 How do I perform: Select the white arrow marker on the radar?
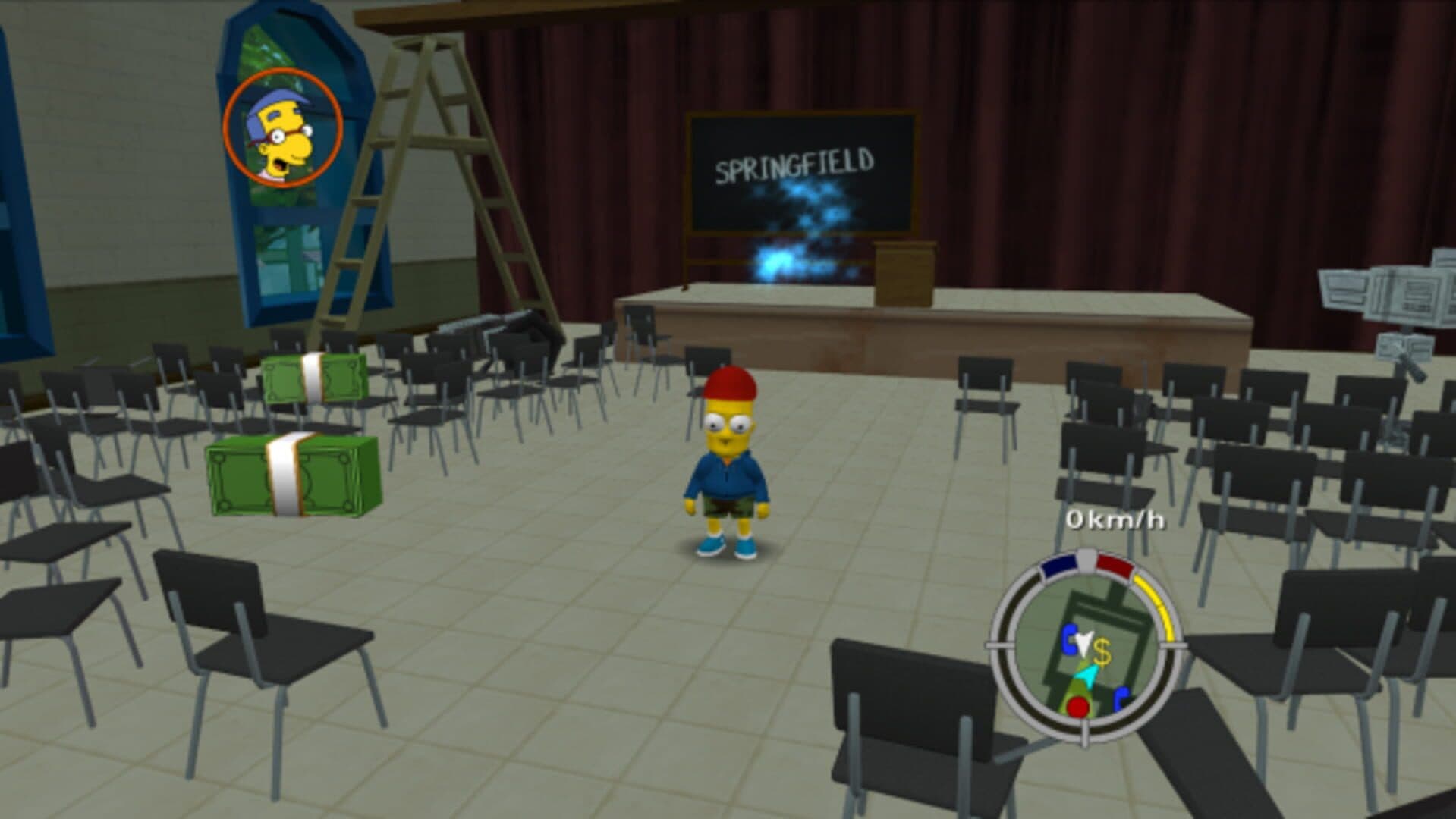click(1083, 643)
